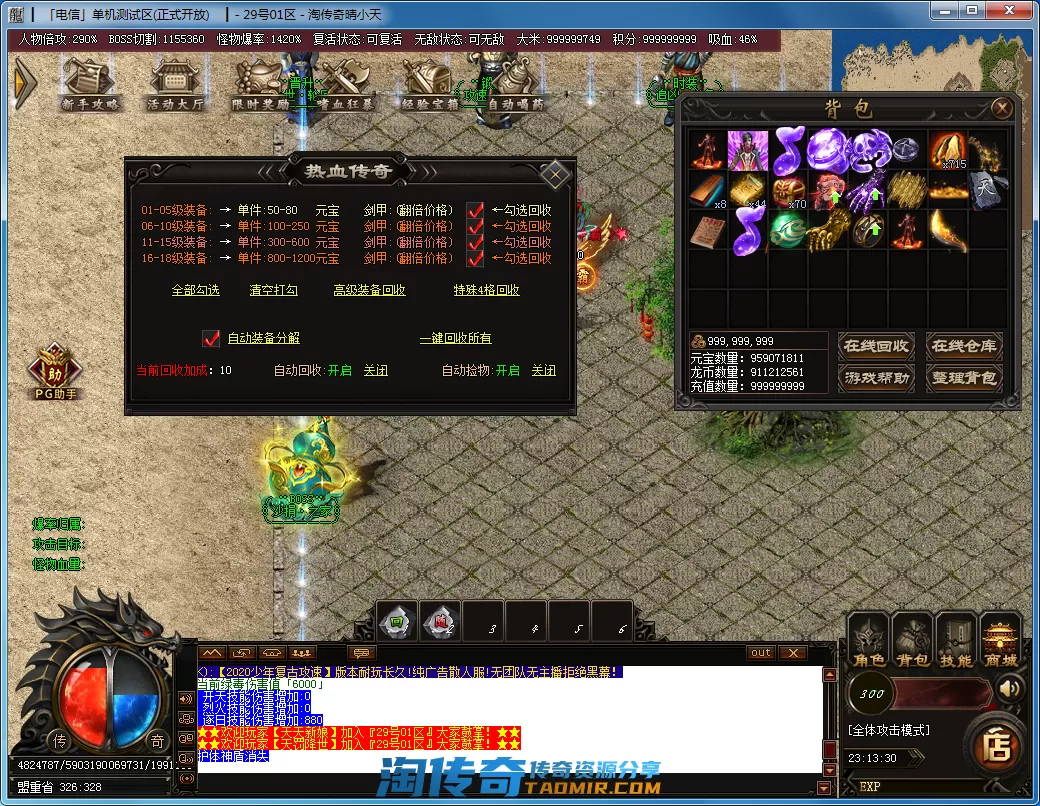The height and width of the screenshot is (806, 1040).
Task: Toggle recycle checkbox for 01-05级装备
Action: pyautogui.click(x=475, y=210)
